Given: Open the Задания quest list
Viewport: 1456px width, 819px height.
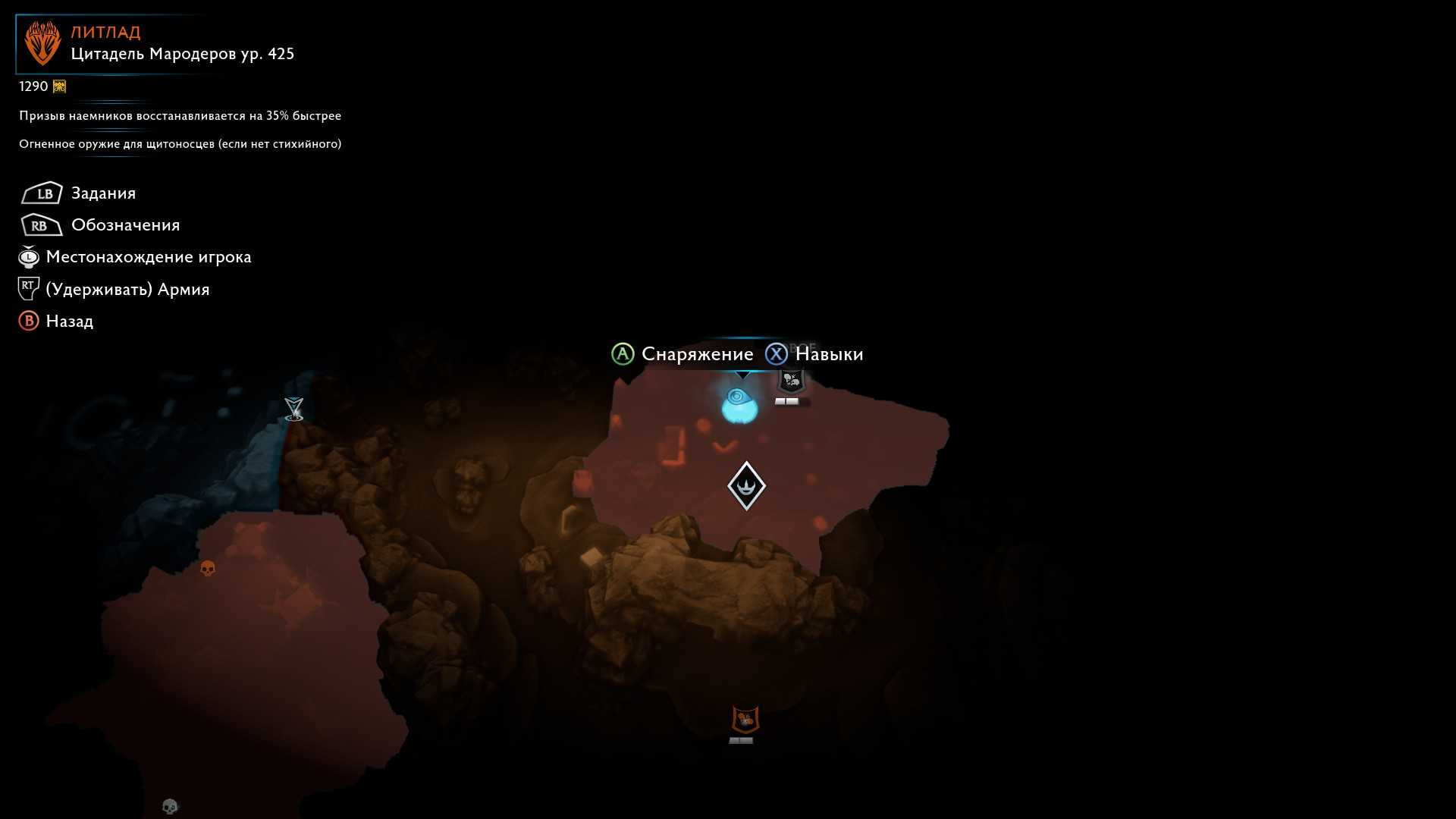Looking at the screenshot, I should [103, 193].
